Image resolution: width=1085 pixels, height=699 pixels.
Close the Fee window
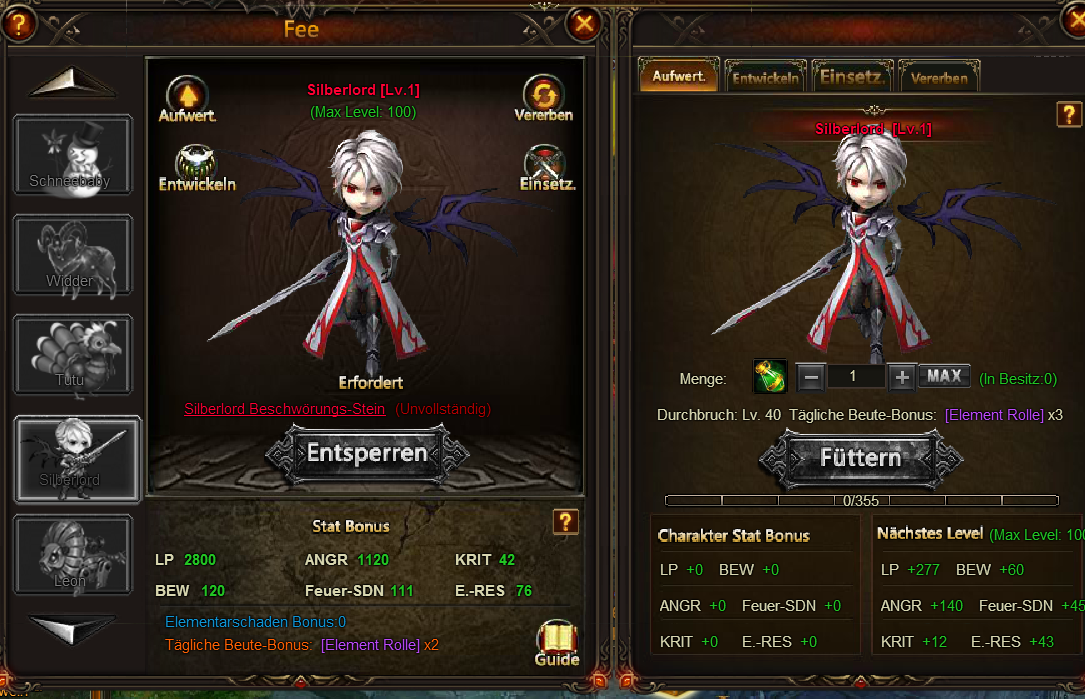click(585, 23)
